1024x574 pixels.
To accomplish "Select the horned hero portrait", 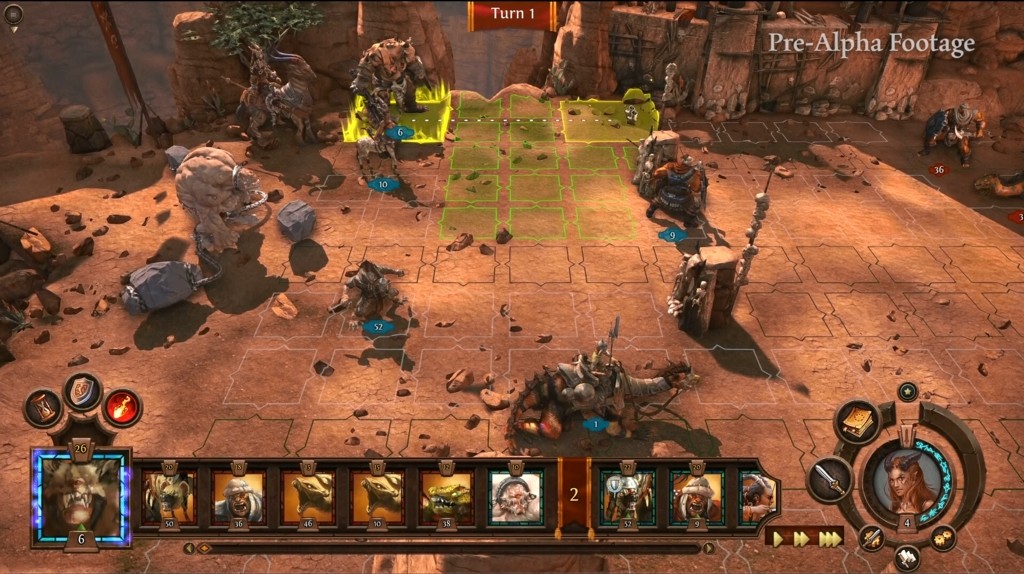I will click(x=906, y=482).
